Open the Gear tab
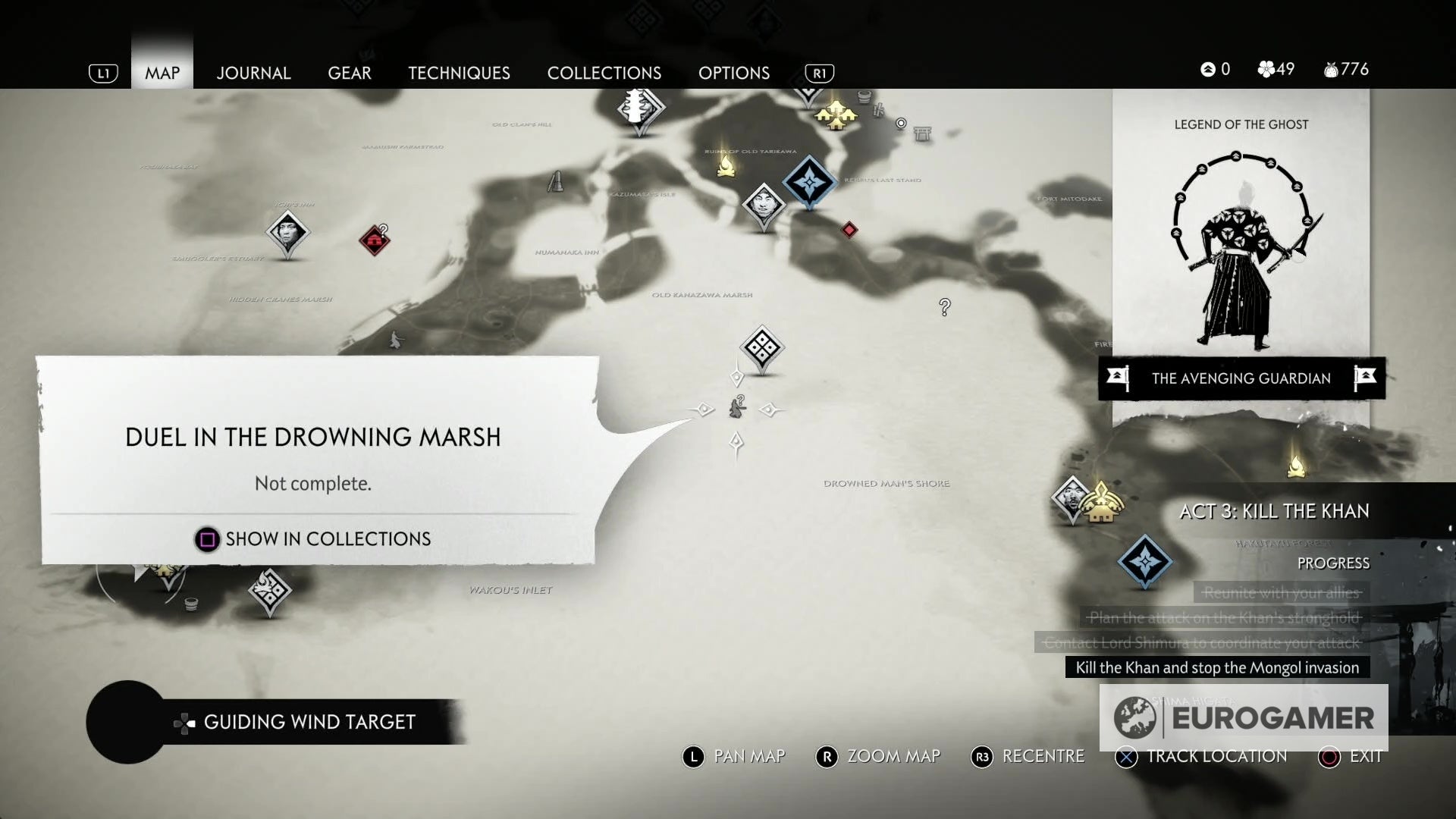 pyautogui.click(x=350, y=73)
